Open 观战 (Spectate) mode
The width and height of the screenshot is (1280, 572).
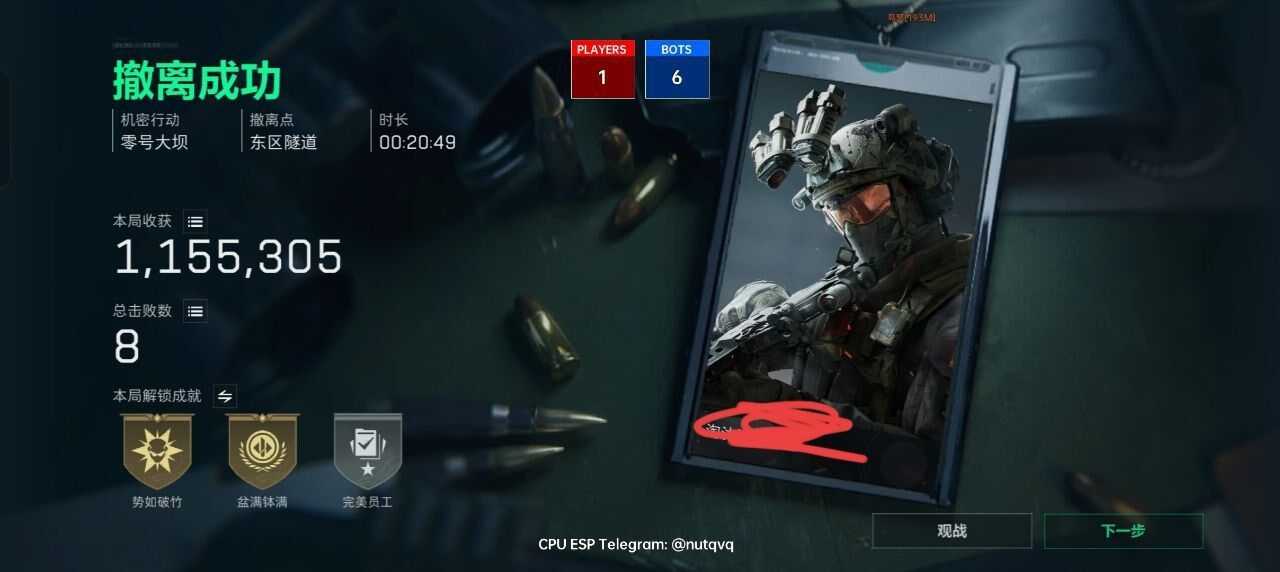tap(951, 531)
